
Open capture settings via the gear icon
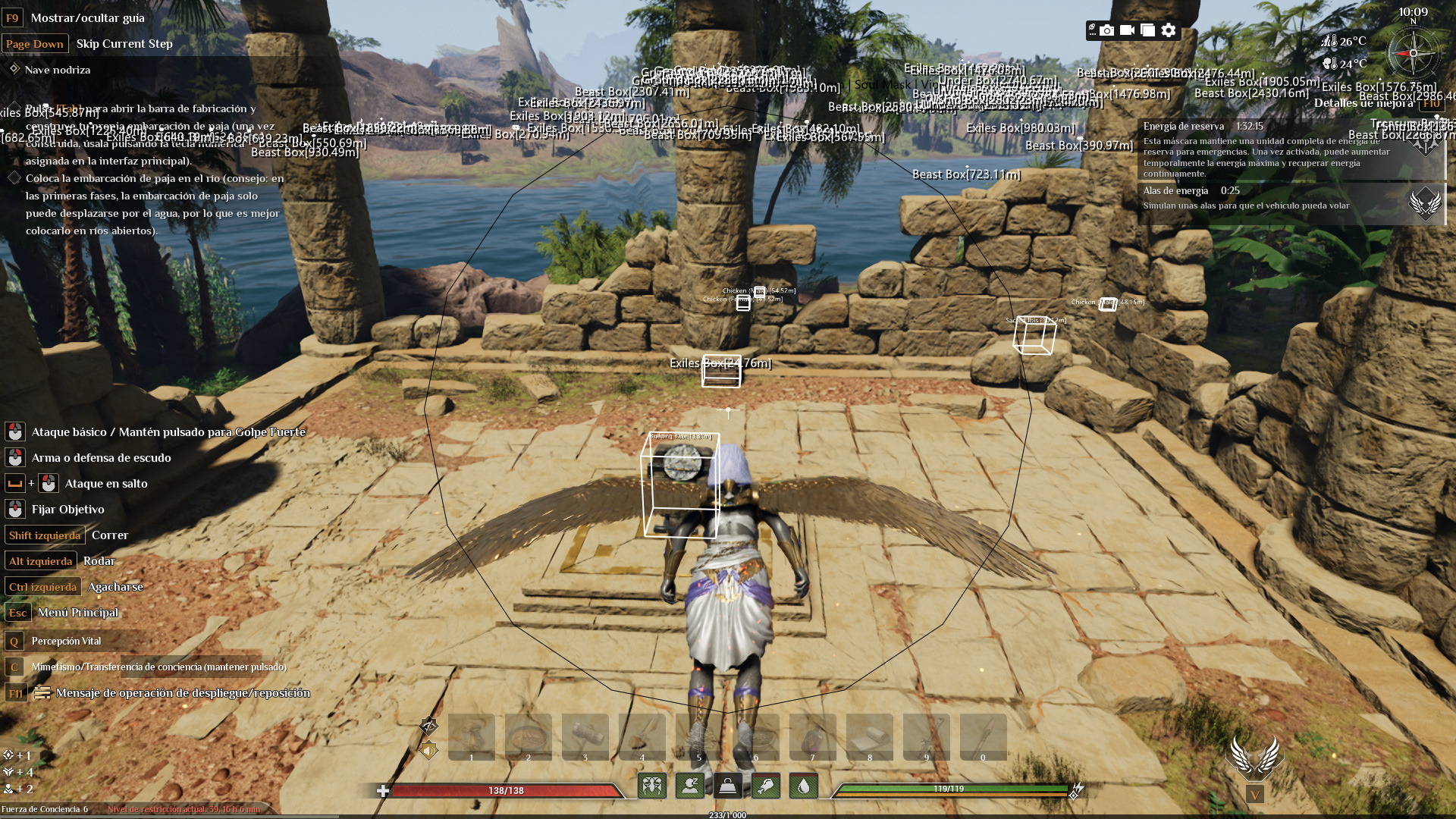pyautogui.click(x=1169, y=31)
